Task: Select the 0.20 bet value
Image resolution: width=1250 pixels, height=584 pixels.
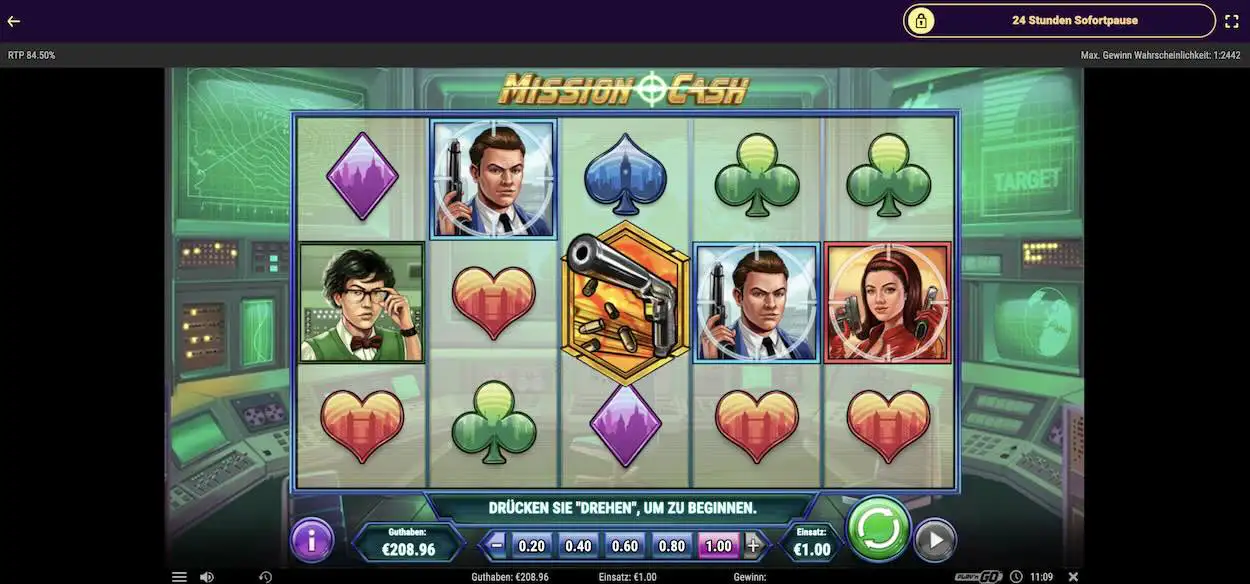Action: [532, 546]
